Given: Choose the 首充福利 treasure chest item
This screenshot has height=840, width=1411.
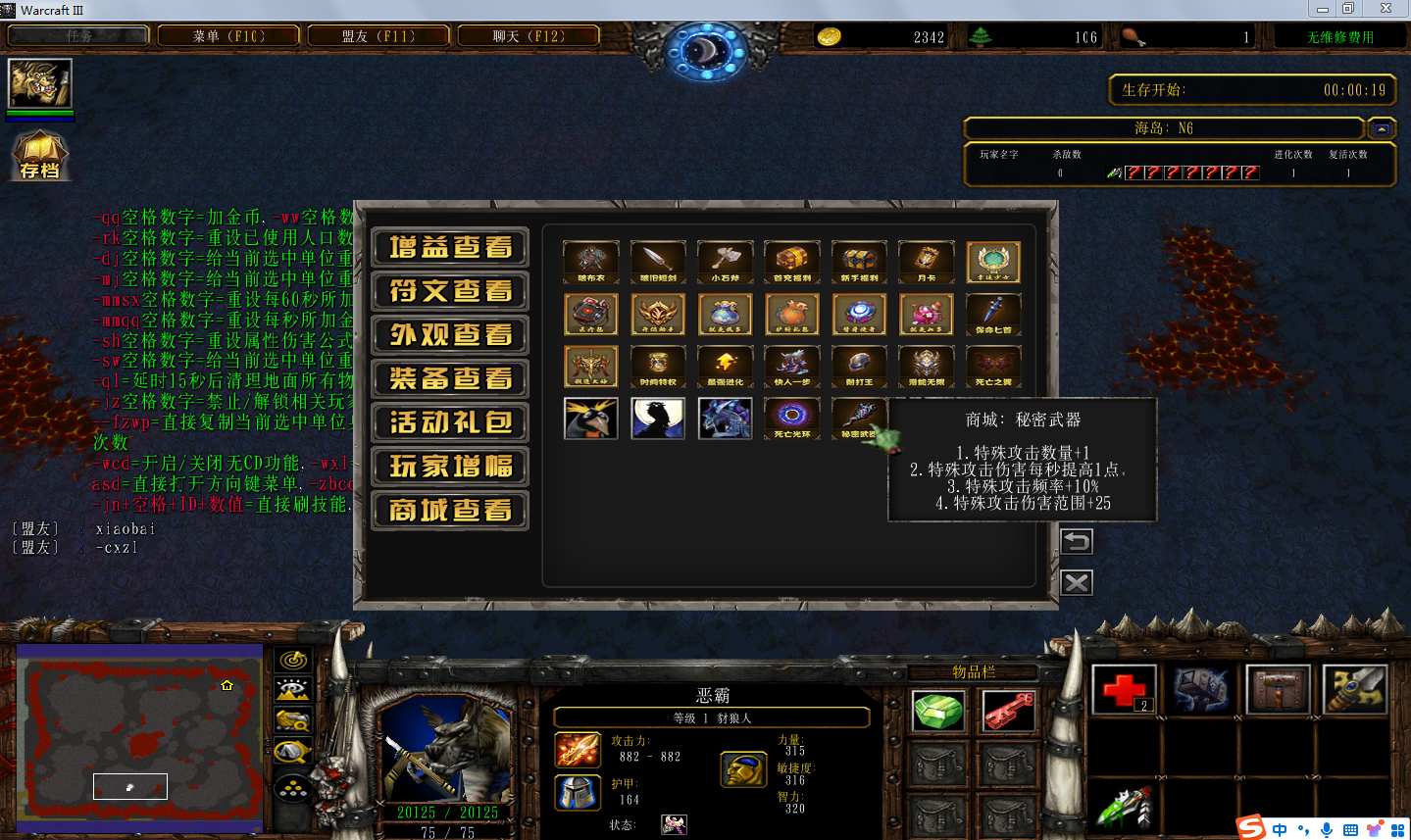Looking at the screenshot, I should 792,262.
